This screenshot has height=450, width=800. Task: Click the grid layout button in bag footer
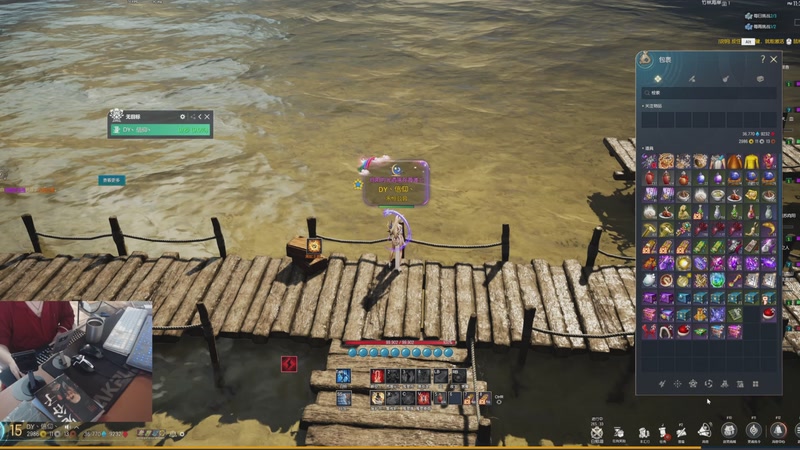[756, 383]
